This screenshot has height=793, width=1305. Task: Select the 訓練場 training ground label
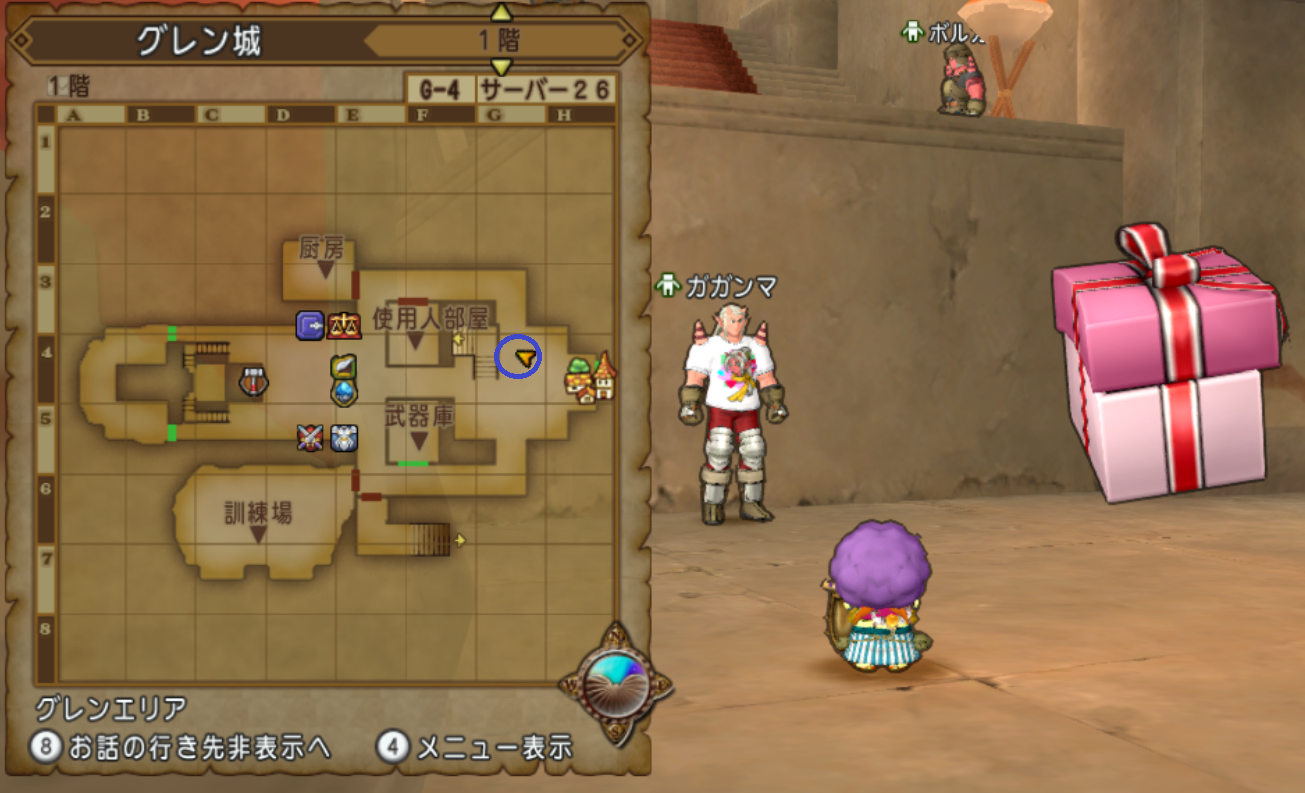point(258,513)
